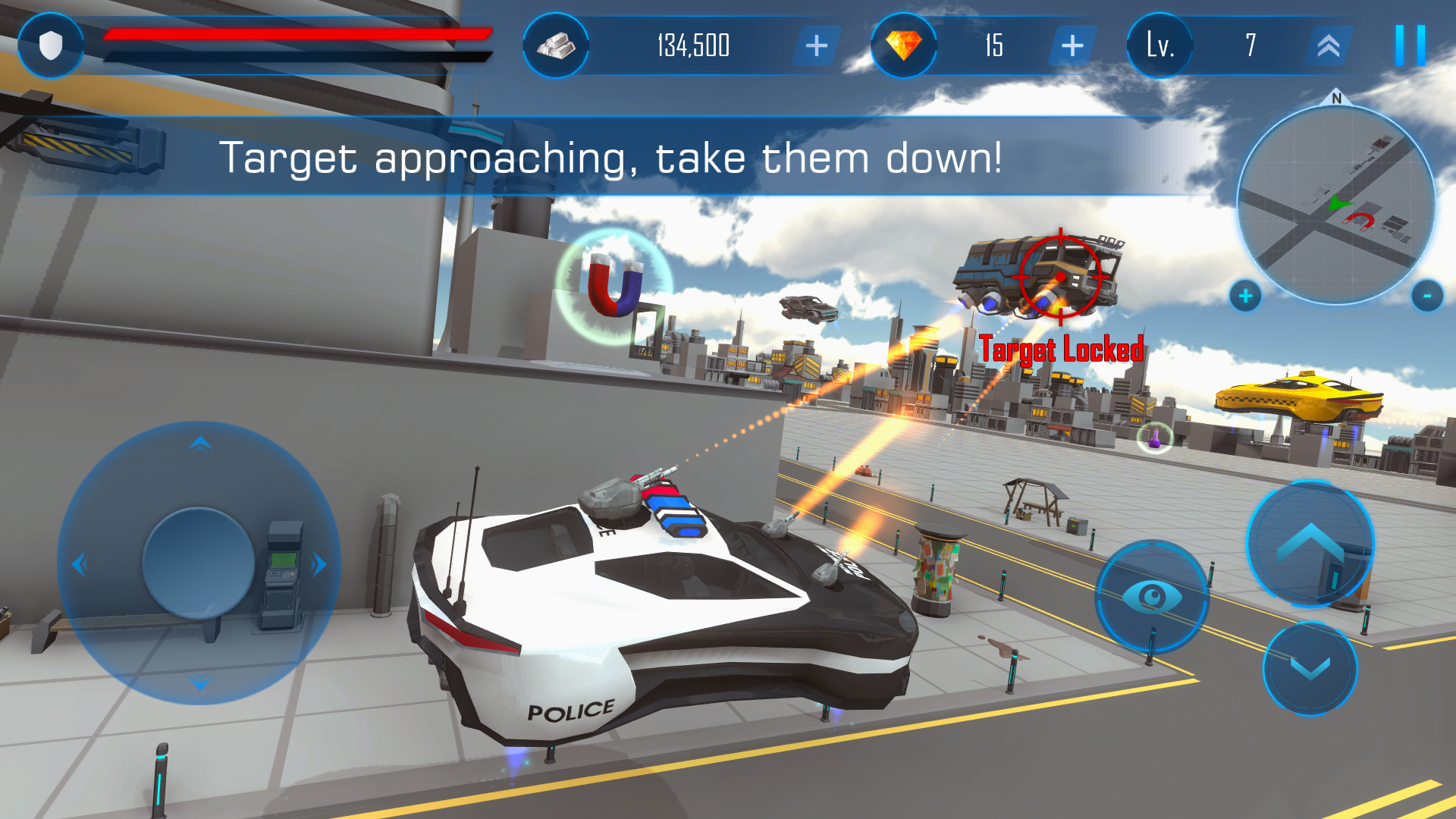
Task: Tap the shield icon beside the health bar
Action: coord(50,45)
